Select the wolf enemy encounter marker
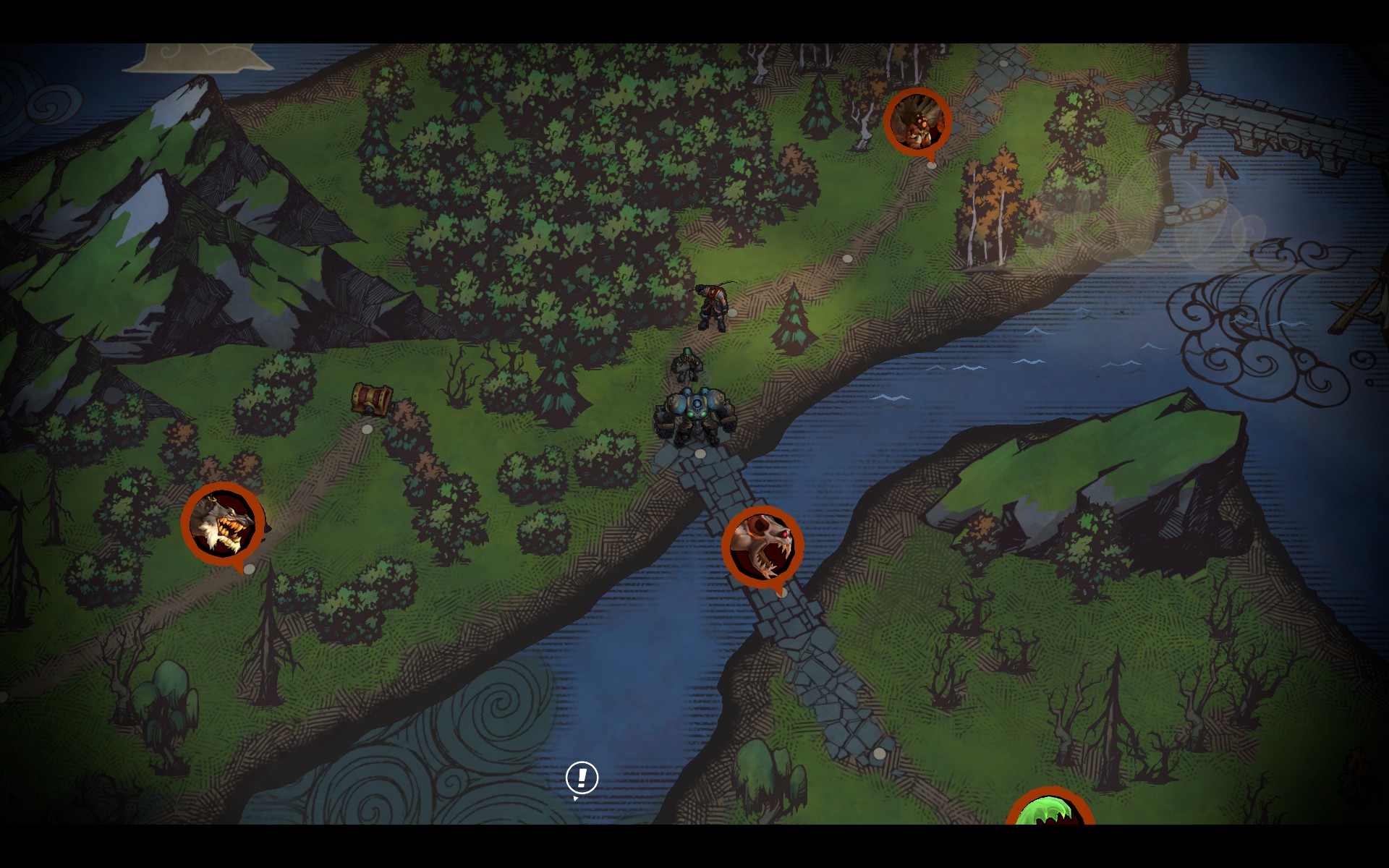Screen dimensions: 1389x868 pyautogui.click(x=223, y=522)
